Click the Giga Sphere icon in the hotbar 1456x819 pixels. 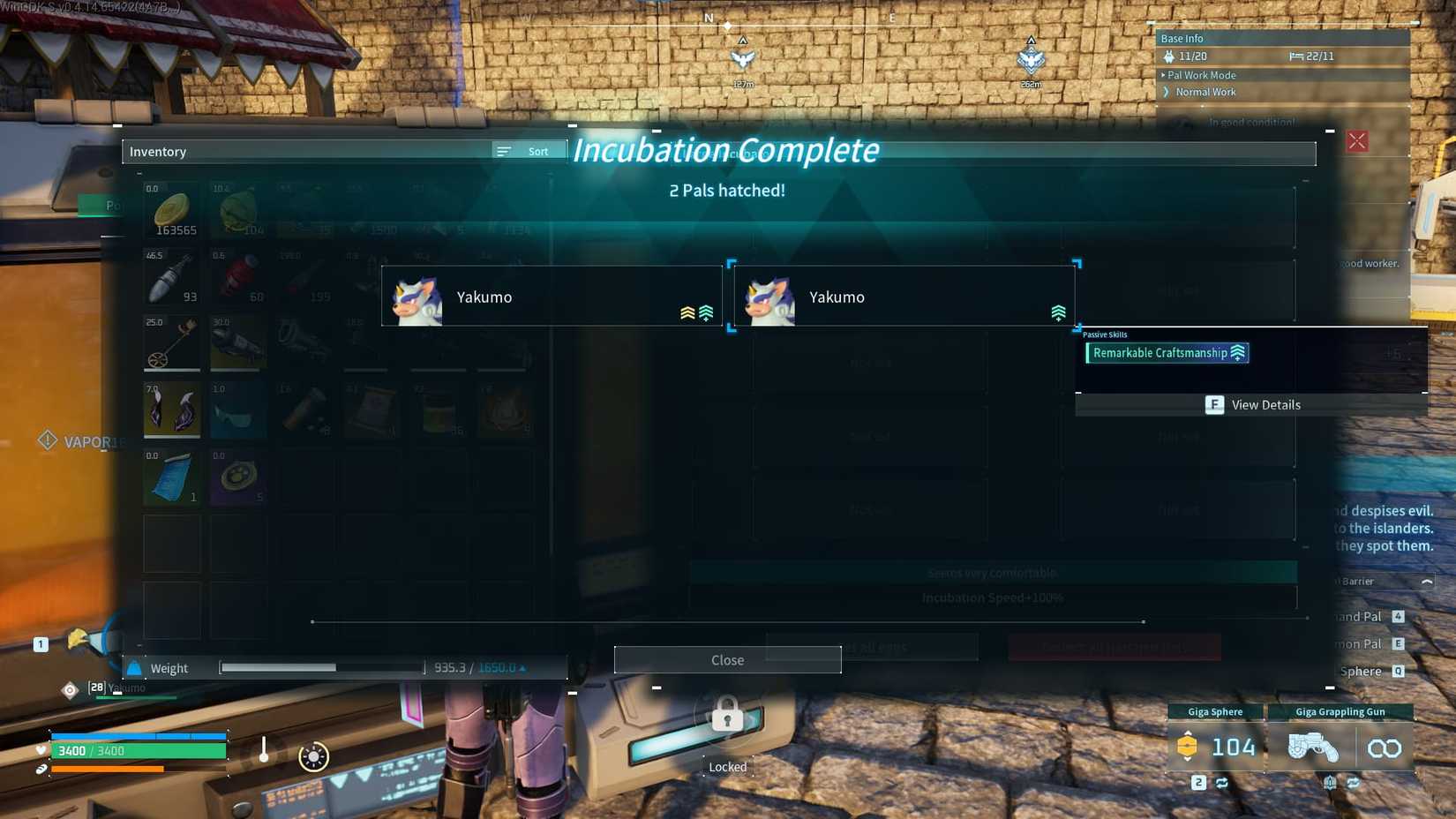[1188, 747]
